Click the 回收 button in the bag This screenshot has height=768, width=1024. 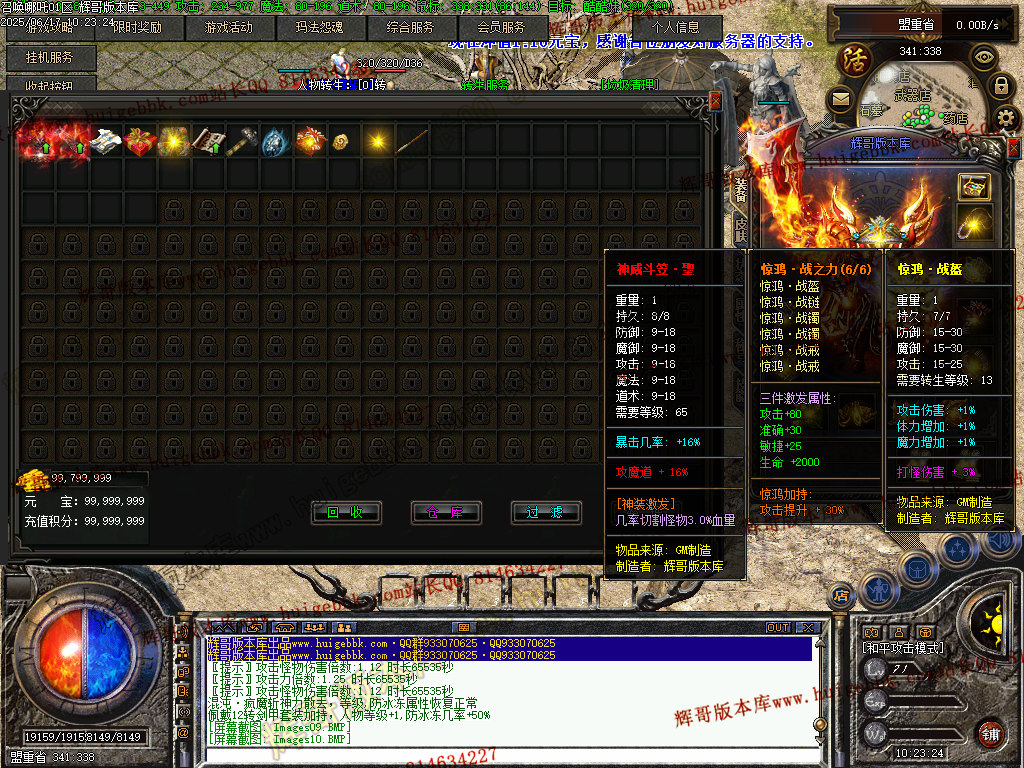[x=345, y=513]
